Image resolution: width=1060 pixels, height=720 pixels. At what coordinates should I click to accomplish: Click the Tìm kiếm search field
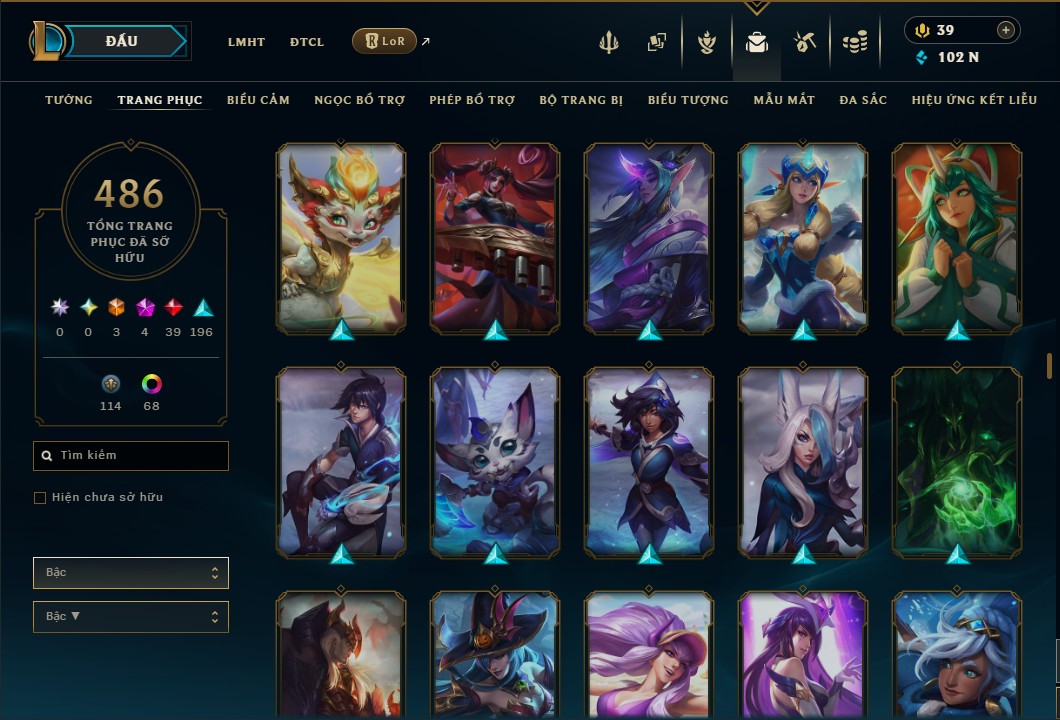pyautogui.click(x=131, y=456)
